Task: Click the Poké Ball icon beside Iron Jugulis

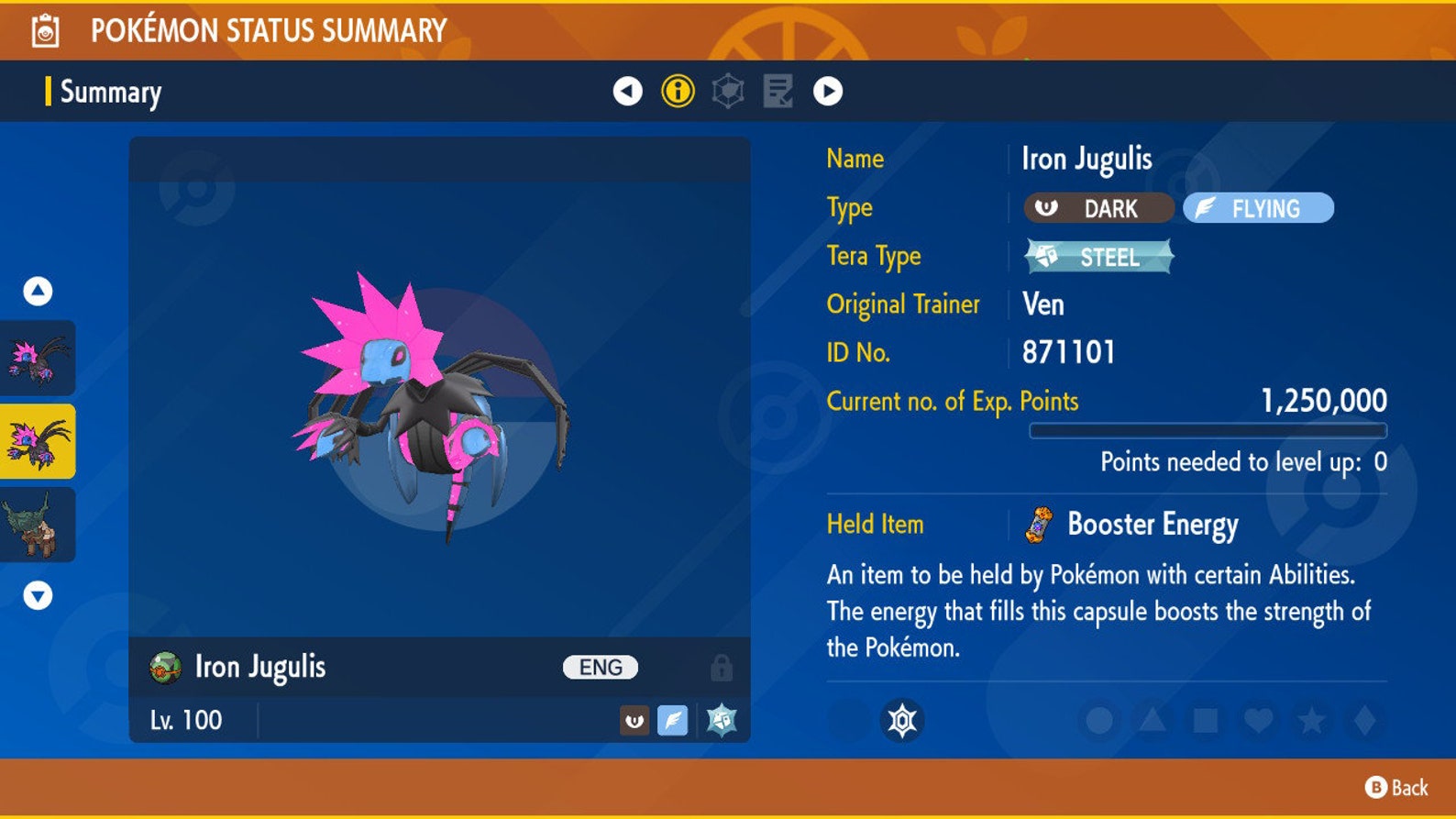Action: (x=165, y=668)
